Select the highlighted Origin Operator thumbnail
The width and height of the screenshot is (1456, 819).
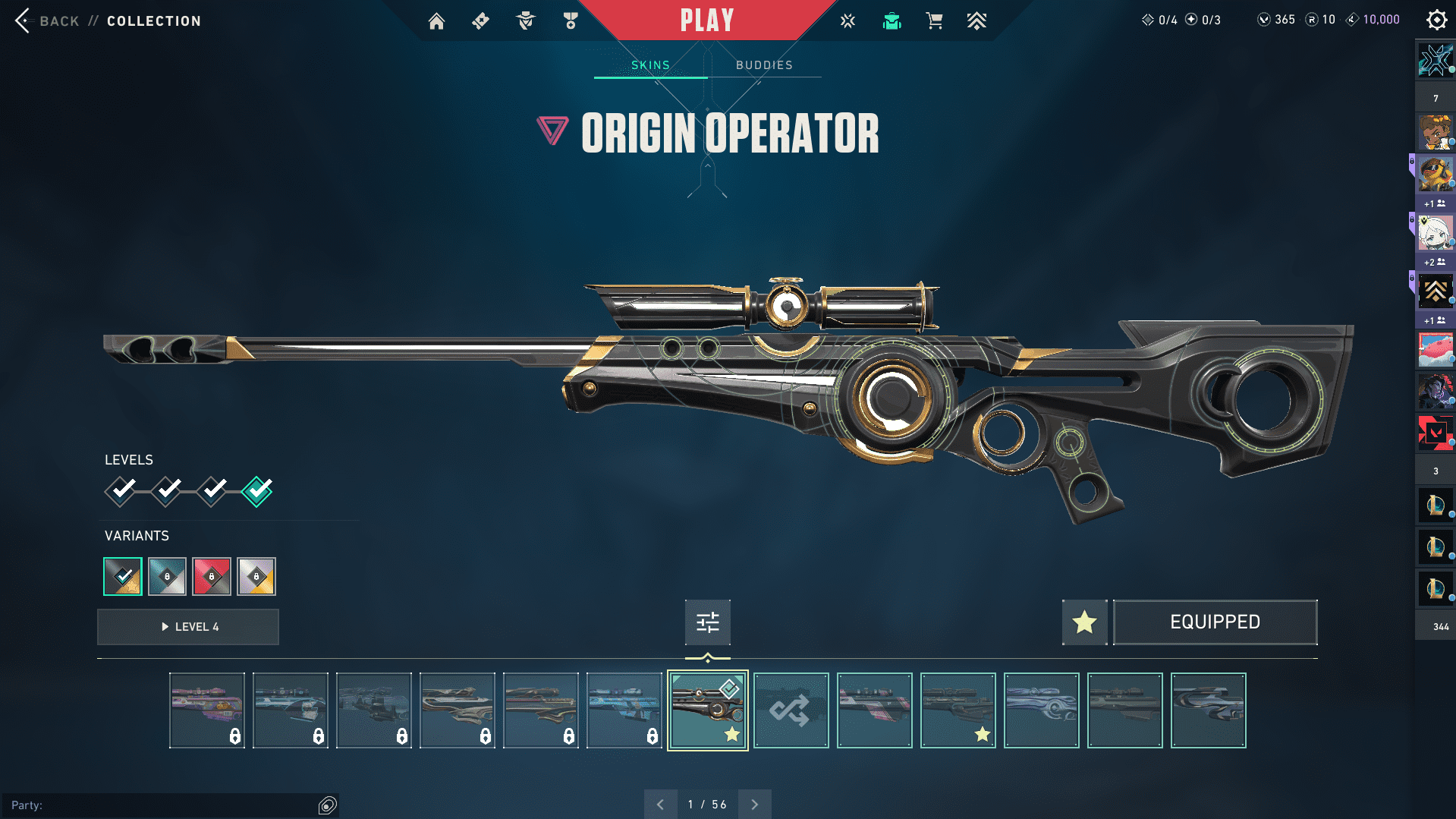point(707,710)
